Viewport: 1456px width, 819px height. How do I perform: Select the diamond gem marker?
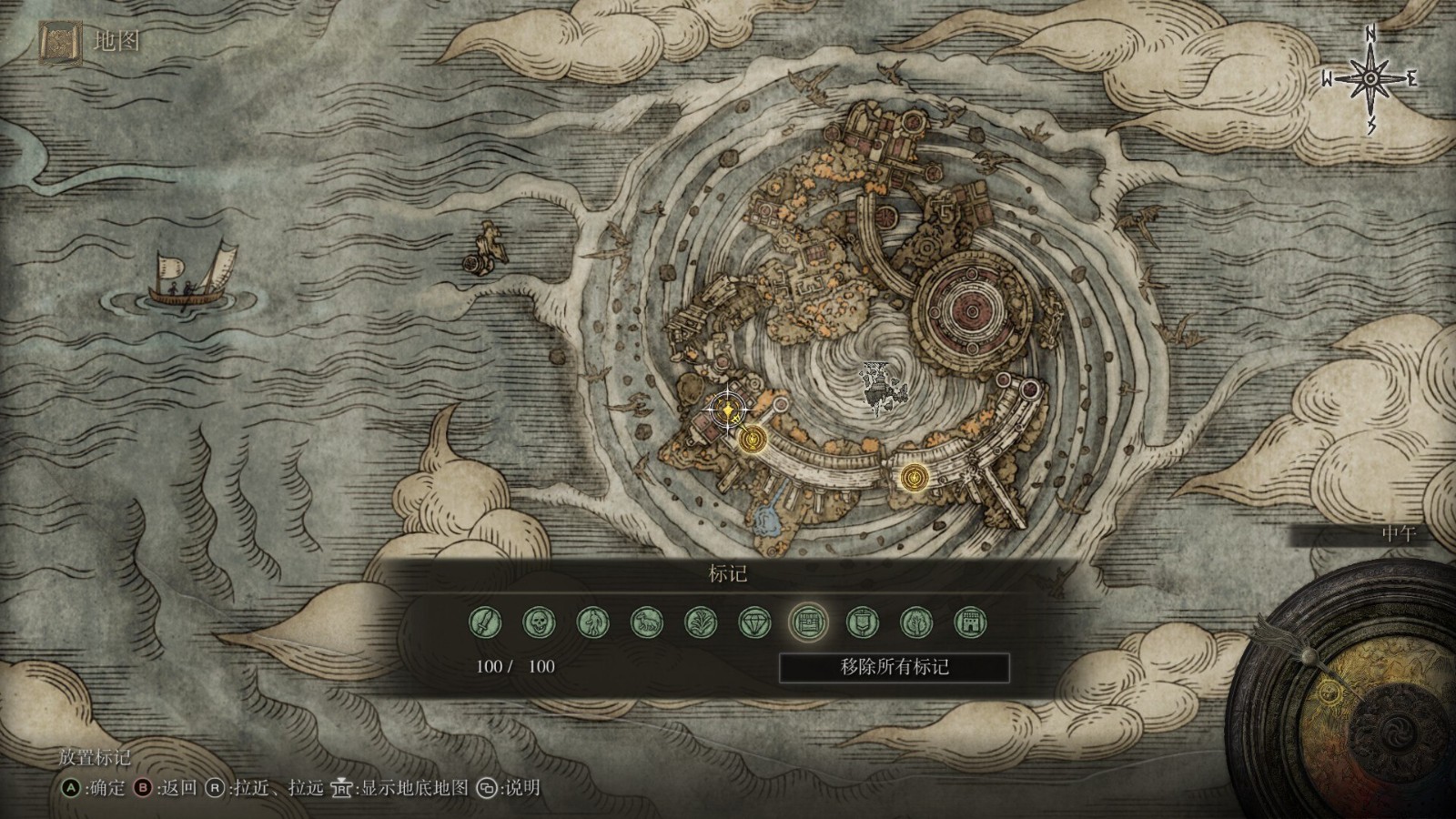pos(754,623)
